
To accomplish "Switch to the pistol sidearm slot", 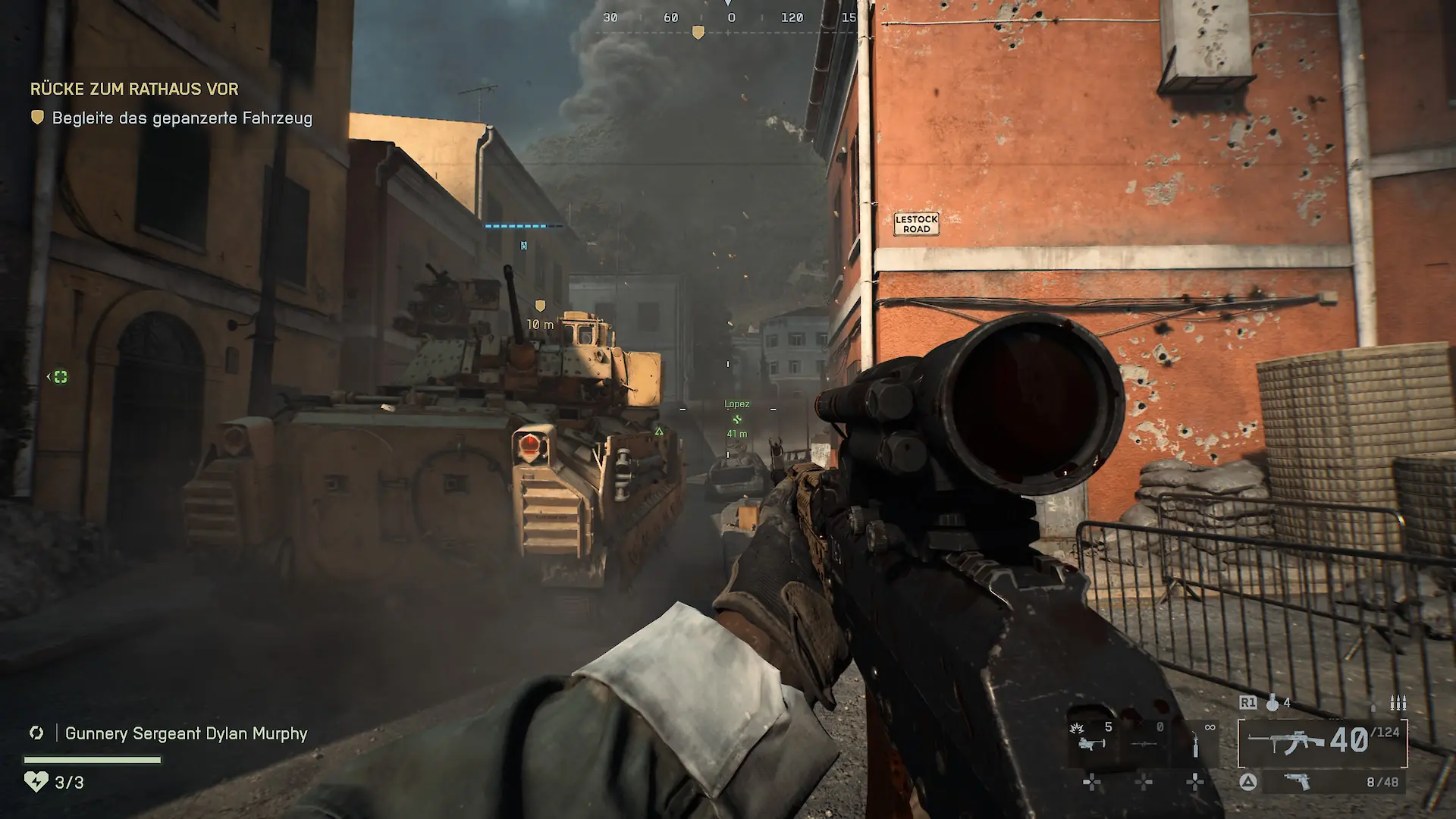I will point(1297,782).
